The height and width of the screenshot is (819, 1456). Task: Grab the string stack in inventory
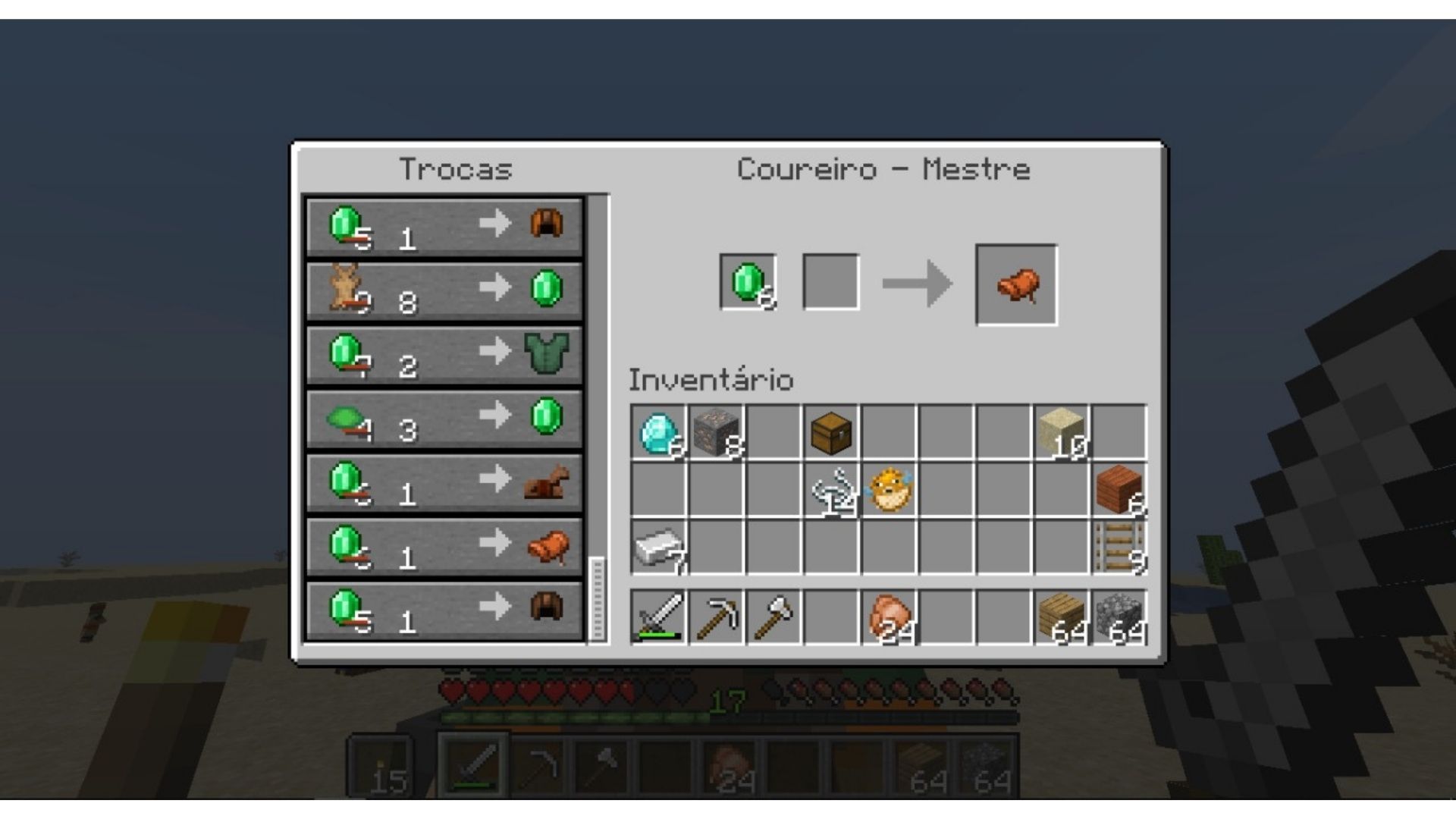830,491
